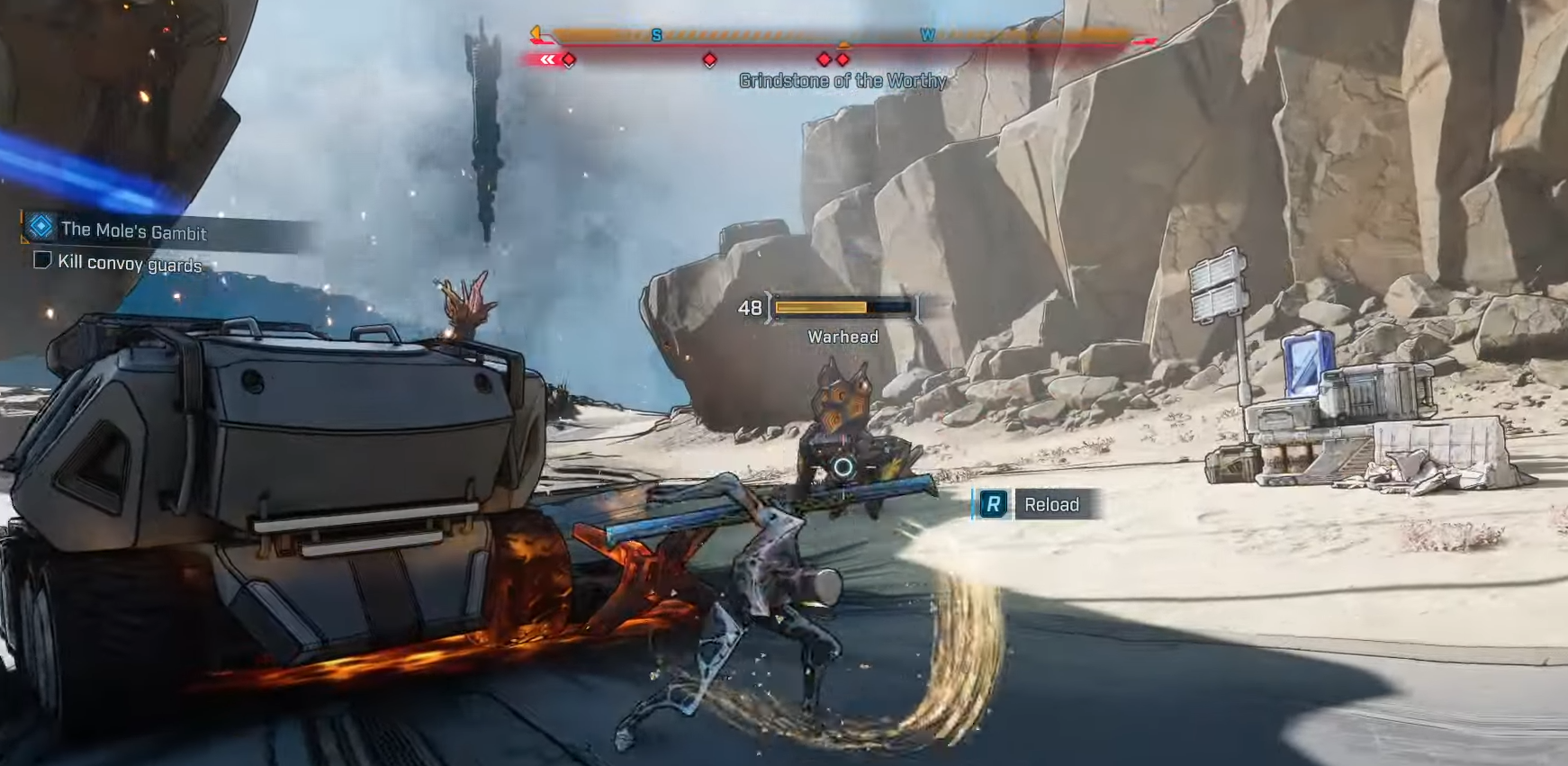The image size is (1568, 766).
Task: Click the blue diamond mission icon
Action: pyautogui.click(x=41, y=226)
